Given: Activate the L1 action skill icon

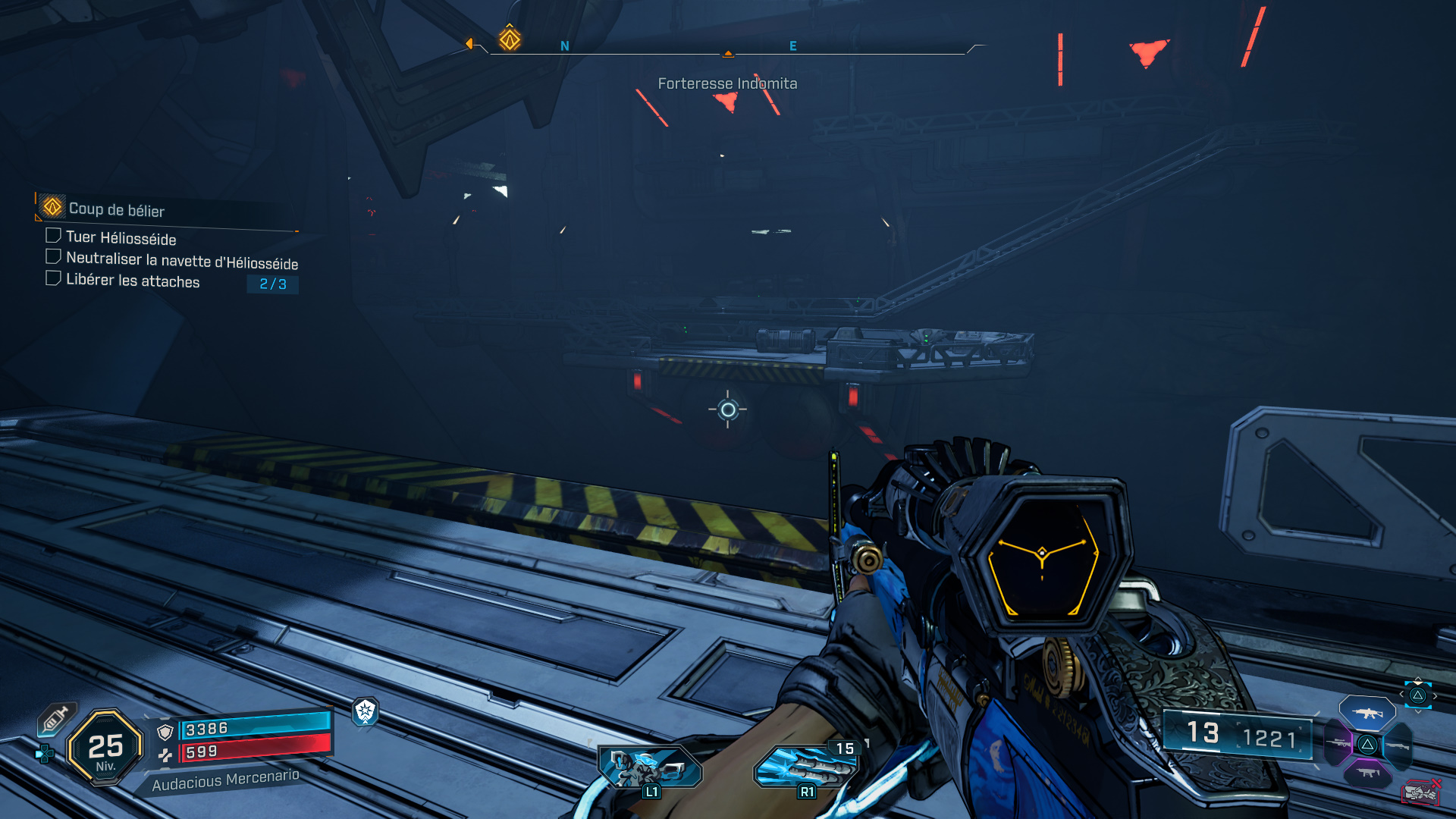Looking at the screenshot, I should [x=649, y=768].
